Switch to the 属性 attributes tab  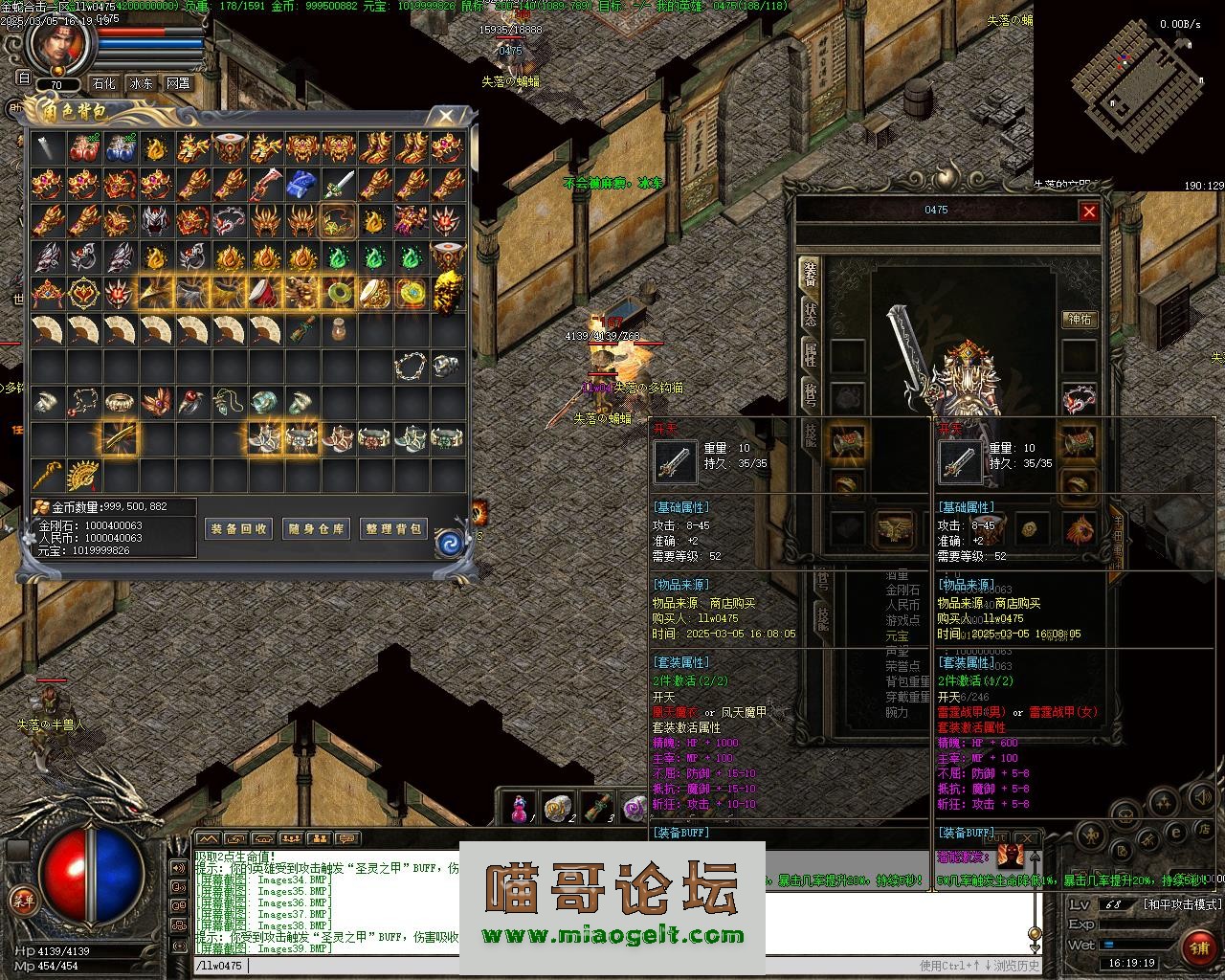click(x=811, y=354)
